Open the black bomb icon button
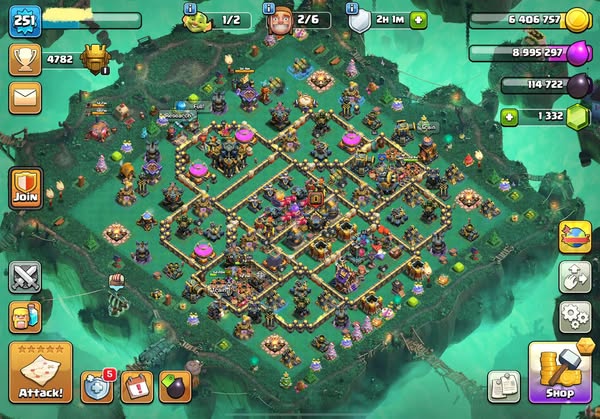This screenshot has width=600, height=419. coord(175,387)
